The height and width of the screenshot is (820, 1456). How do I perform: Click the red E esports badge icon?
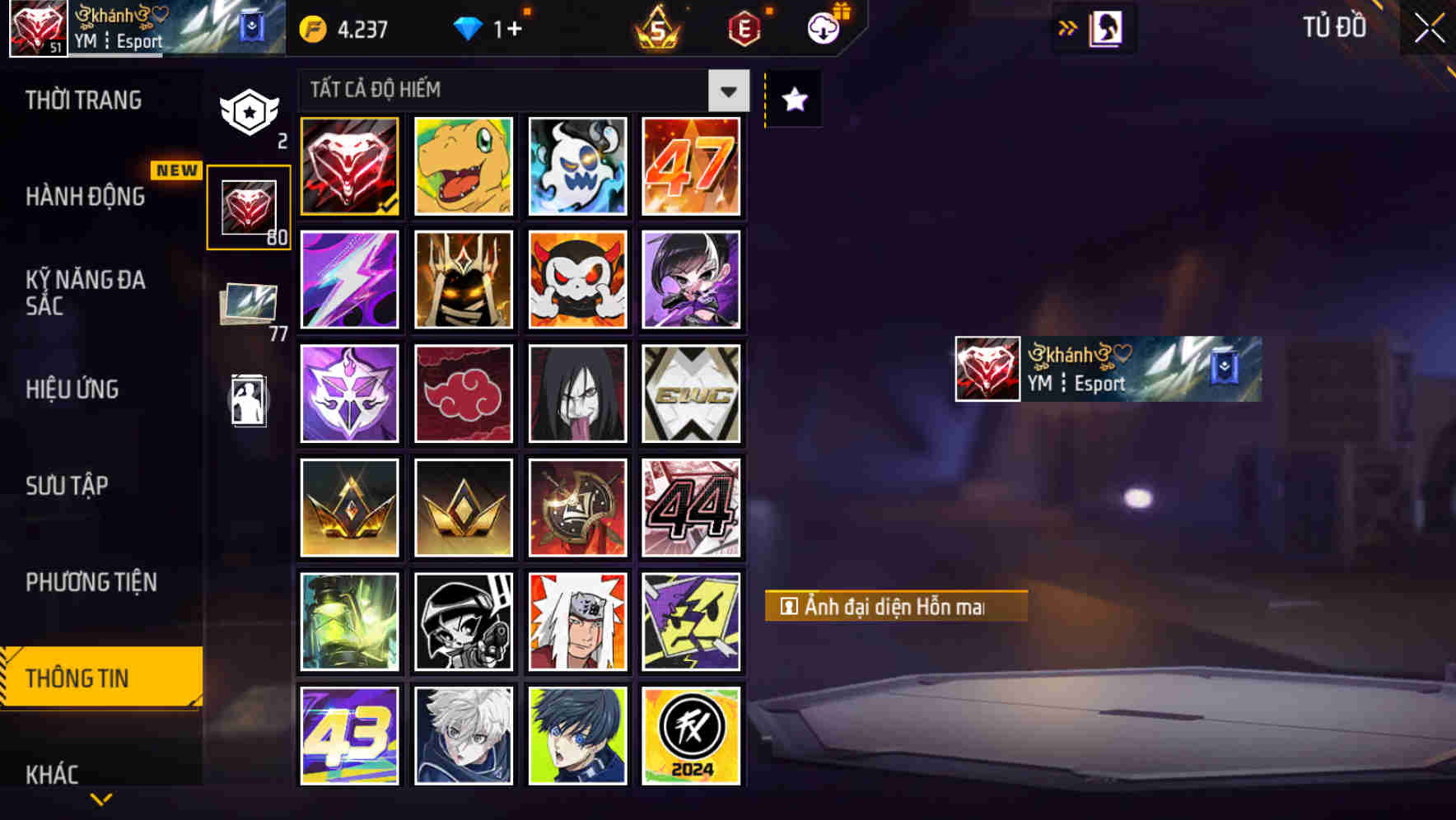point(744,28)
